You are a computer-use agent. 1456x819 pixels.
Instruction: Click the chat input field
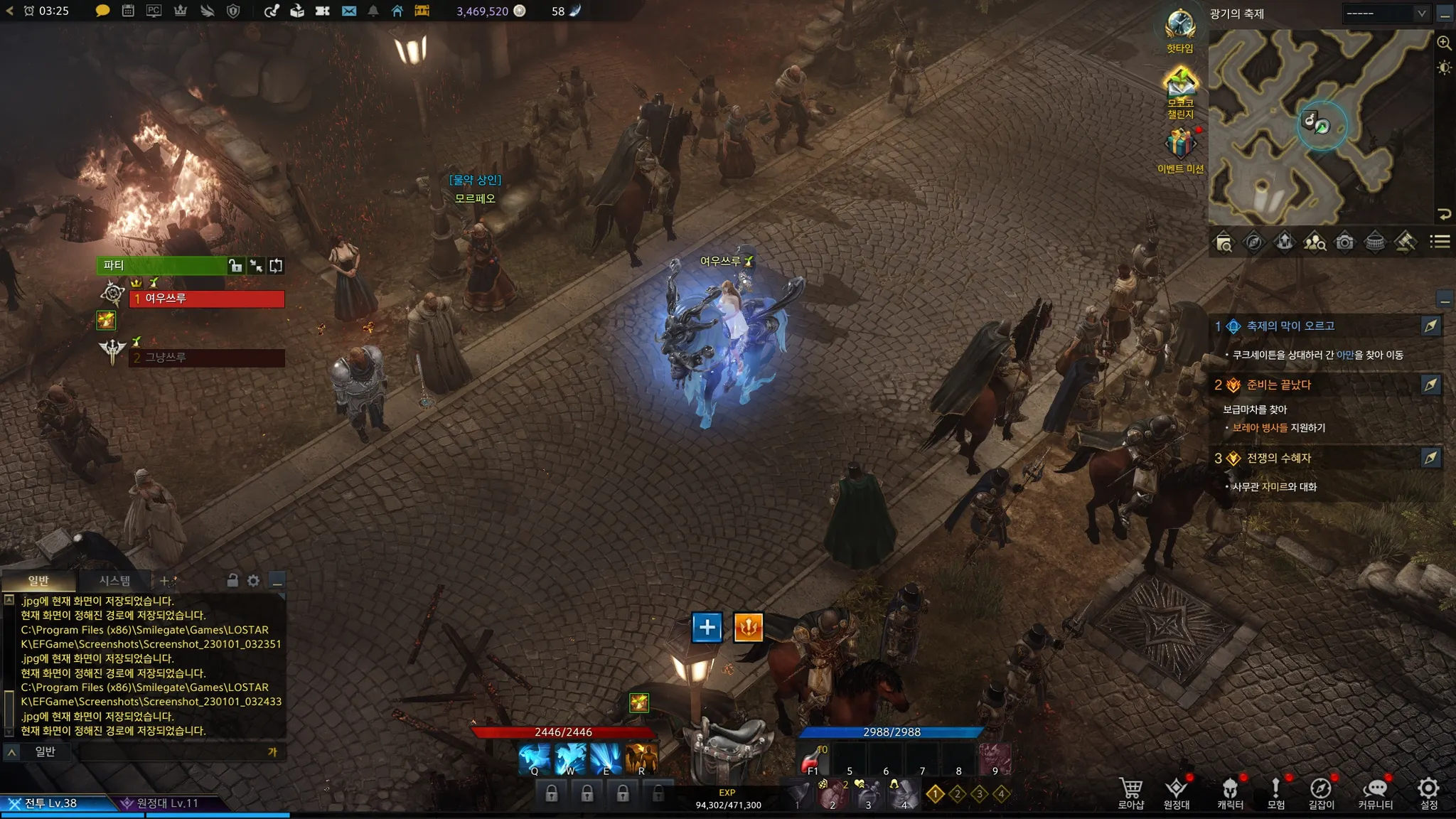tap(171, 751)
